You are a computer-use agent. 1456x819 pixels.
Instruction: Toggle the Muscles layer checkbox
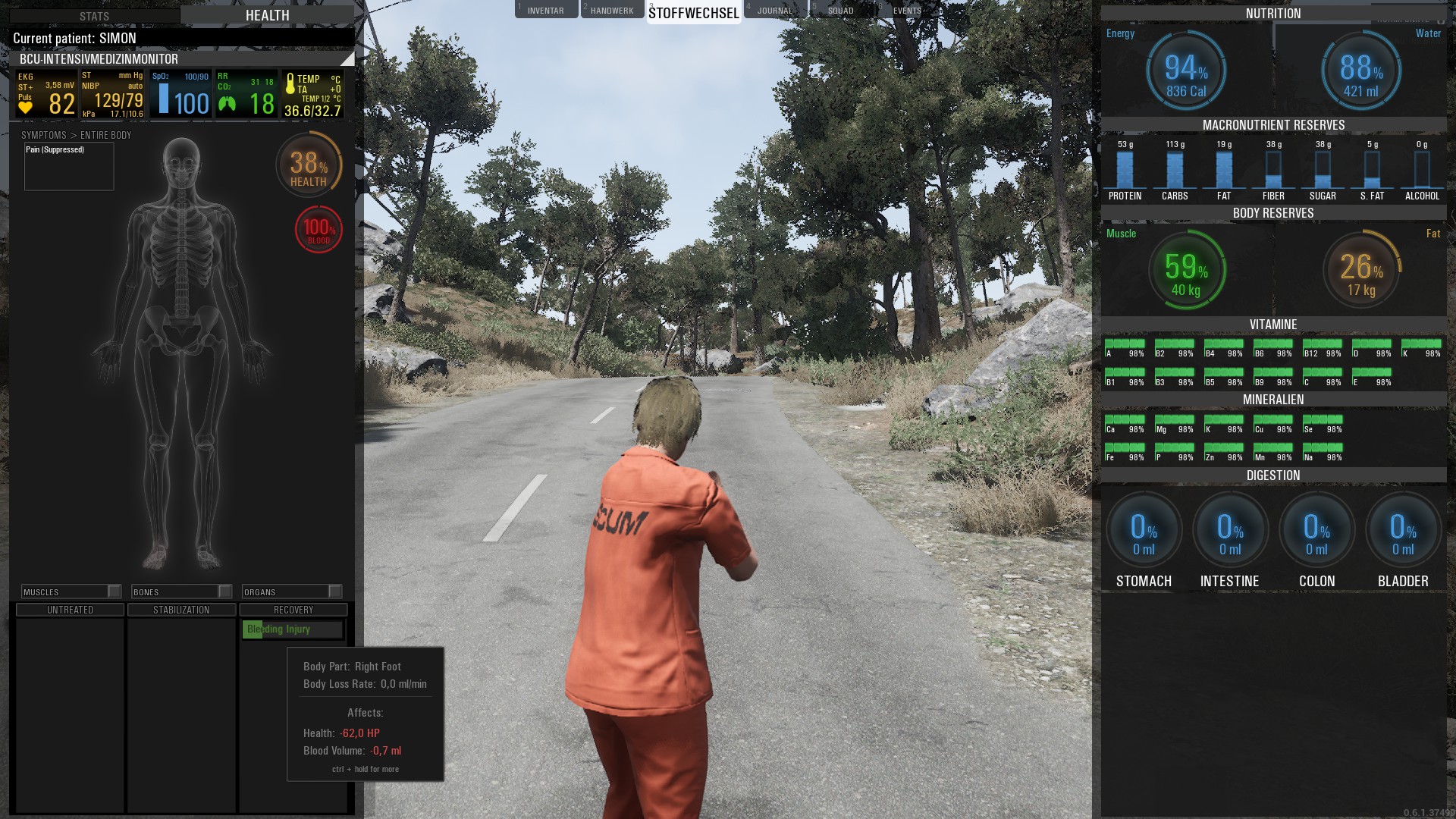coord(114,591)
